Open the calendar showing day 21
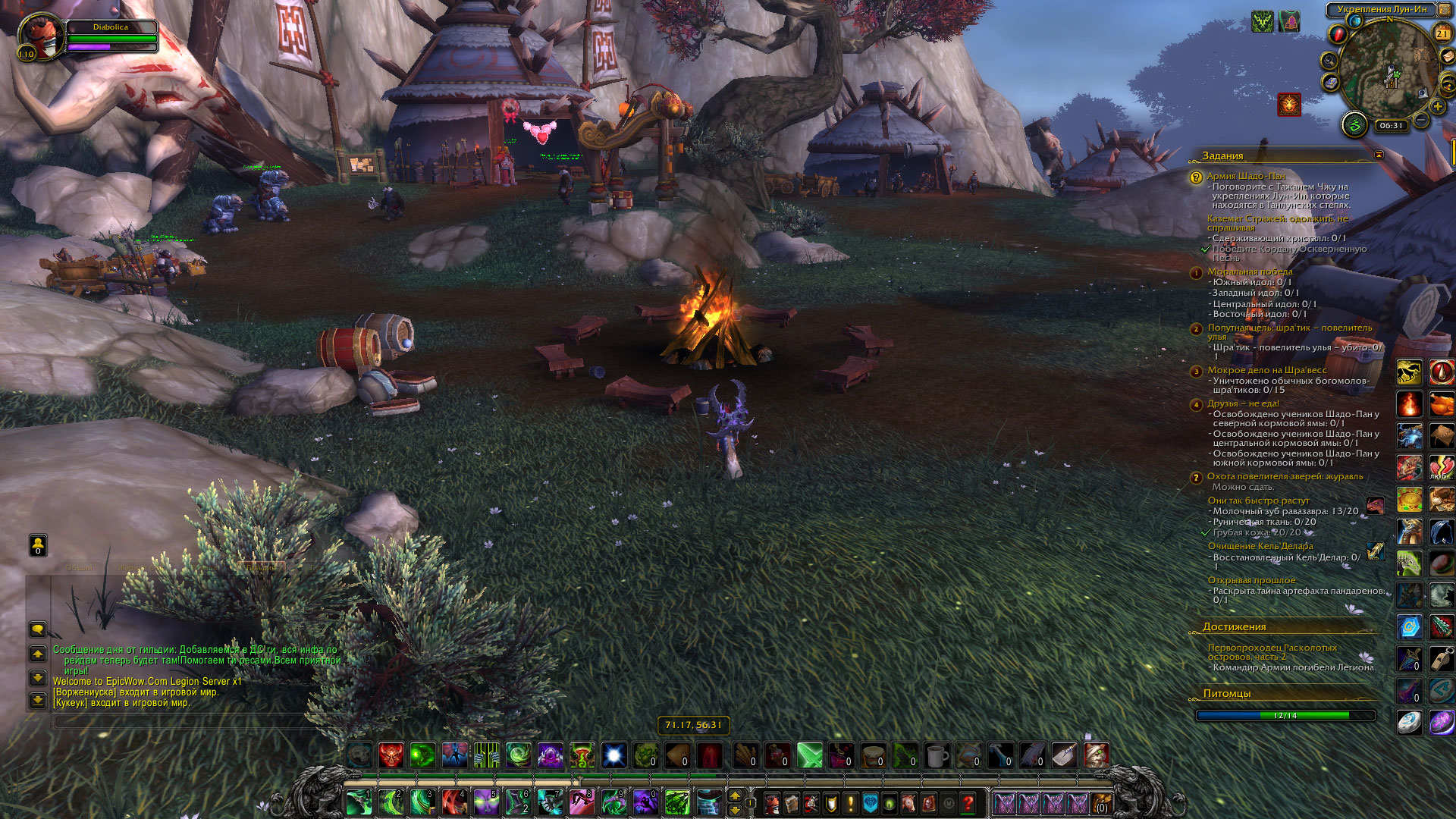 (1442, 33)
